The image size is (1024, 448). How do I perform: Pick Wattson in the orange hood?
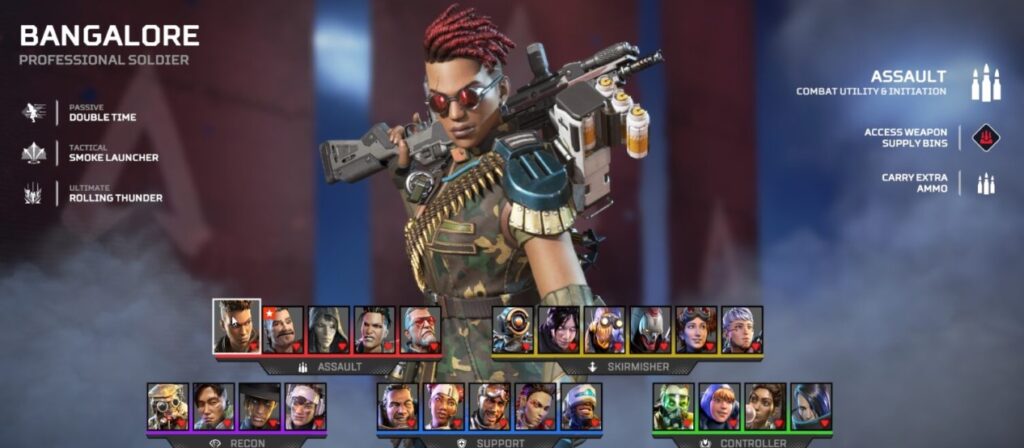[x=720, y=406]
